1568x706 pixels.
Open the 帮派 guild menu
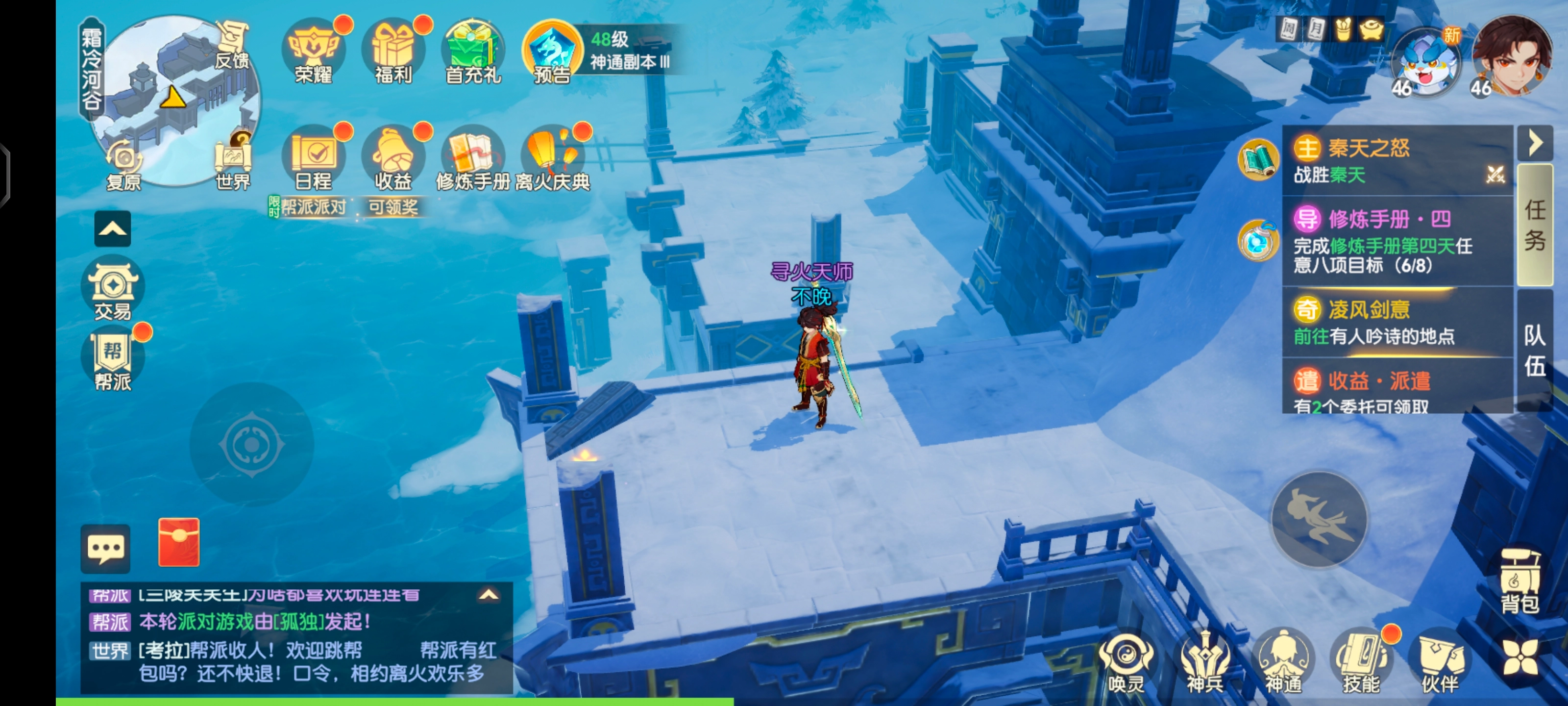coord(113,359)
